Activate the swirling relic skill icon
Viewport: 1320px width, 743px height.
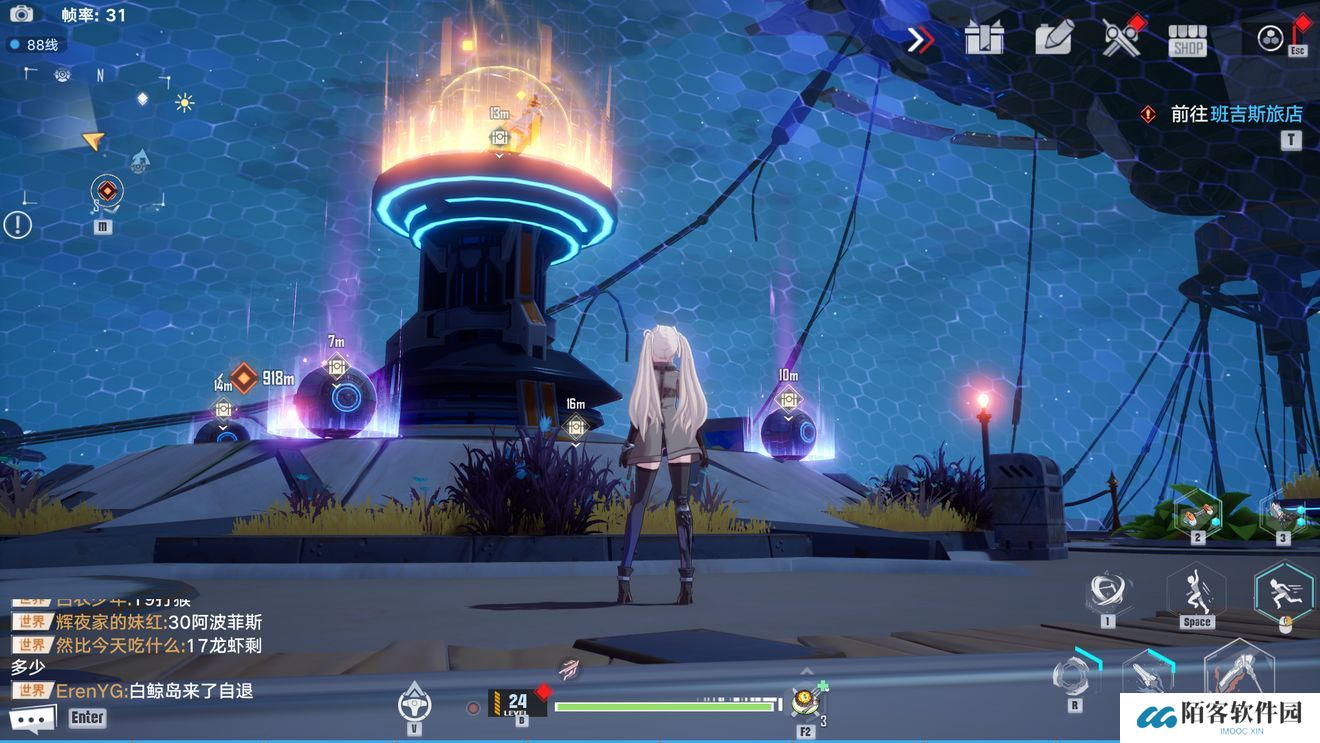(x=1106, y=590)
